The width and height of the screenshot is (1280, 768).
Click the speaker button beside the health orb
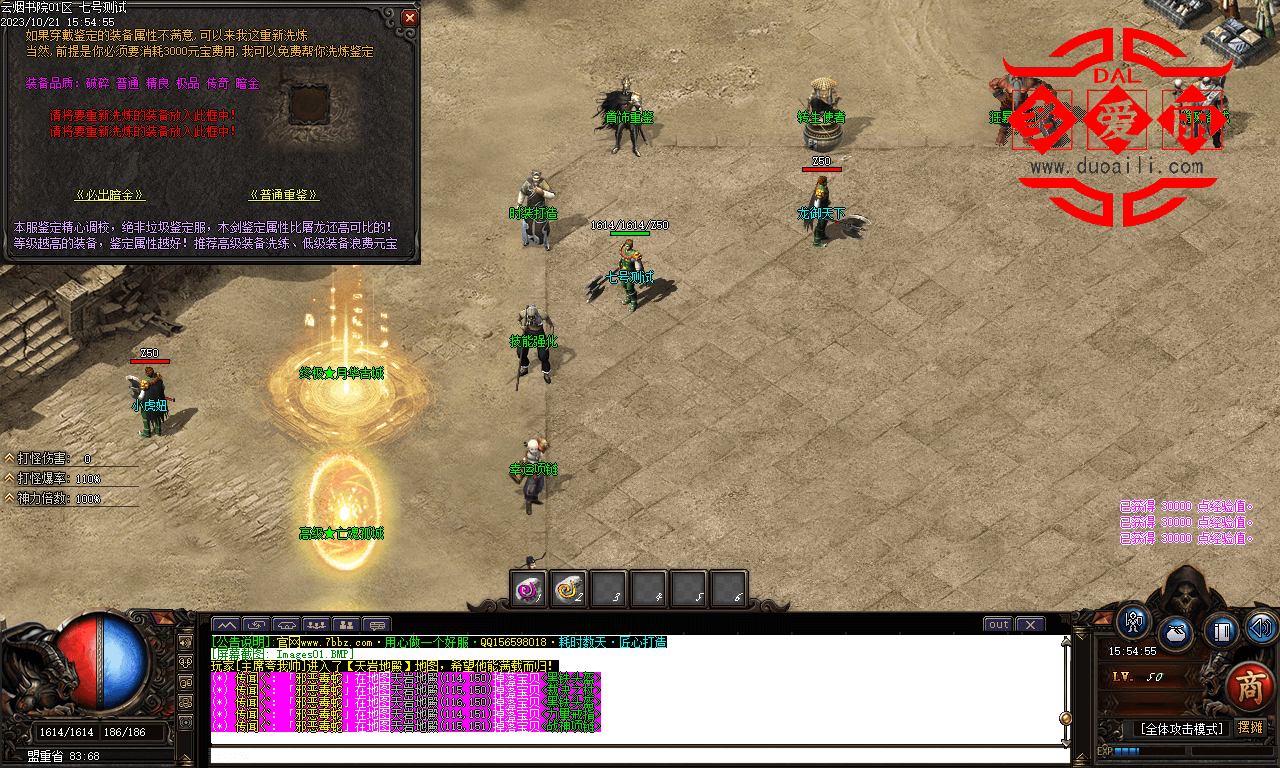[186, 641]
